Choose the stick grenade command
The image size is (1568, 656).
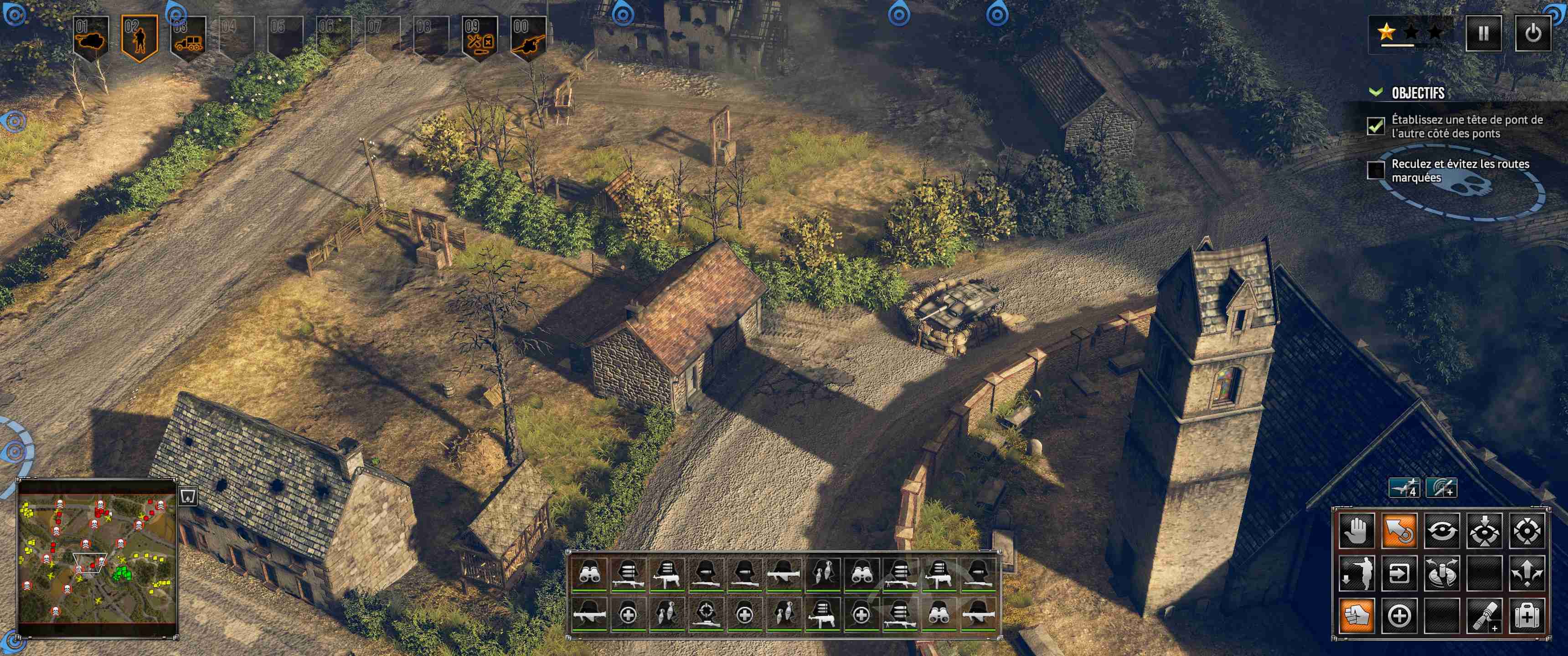[1483, 616]
